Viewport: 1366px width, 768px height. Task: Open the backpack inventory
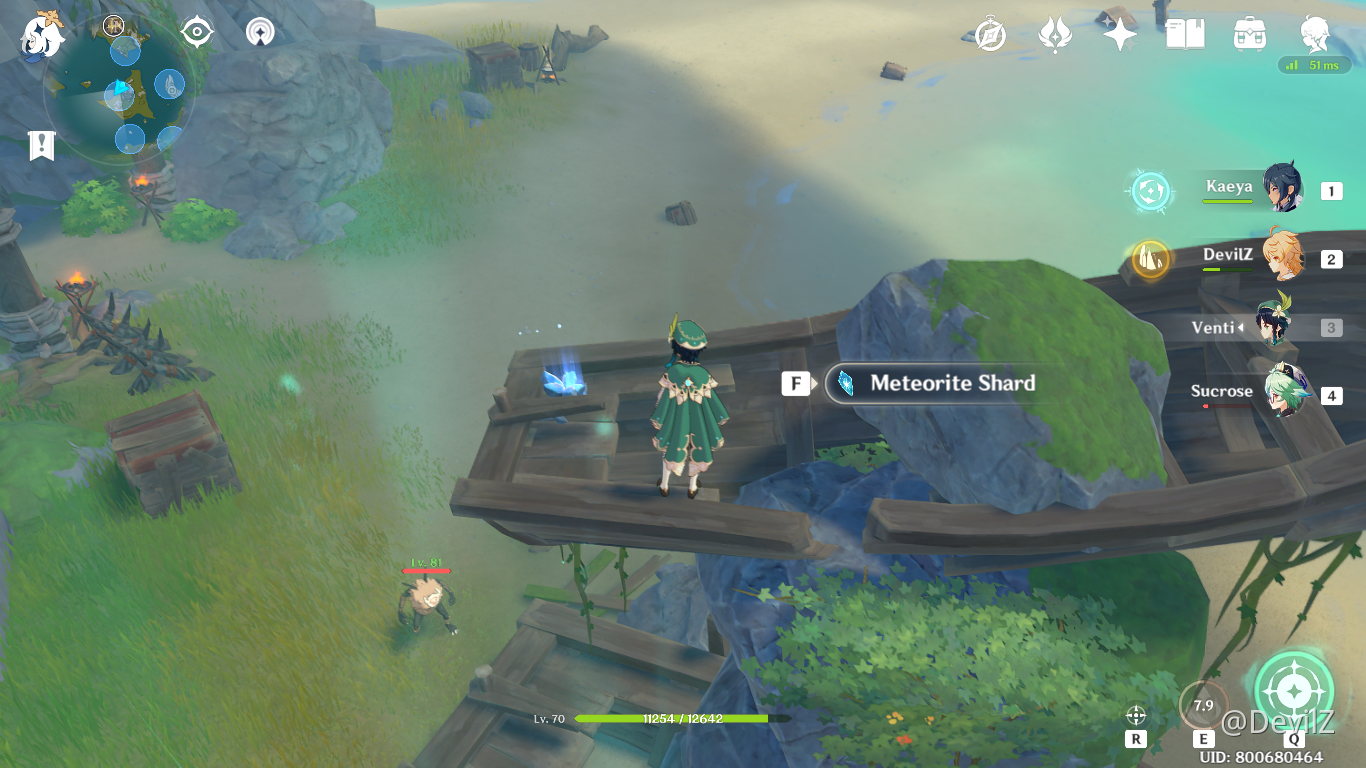[x=1250, y=35]
